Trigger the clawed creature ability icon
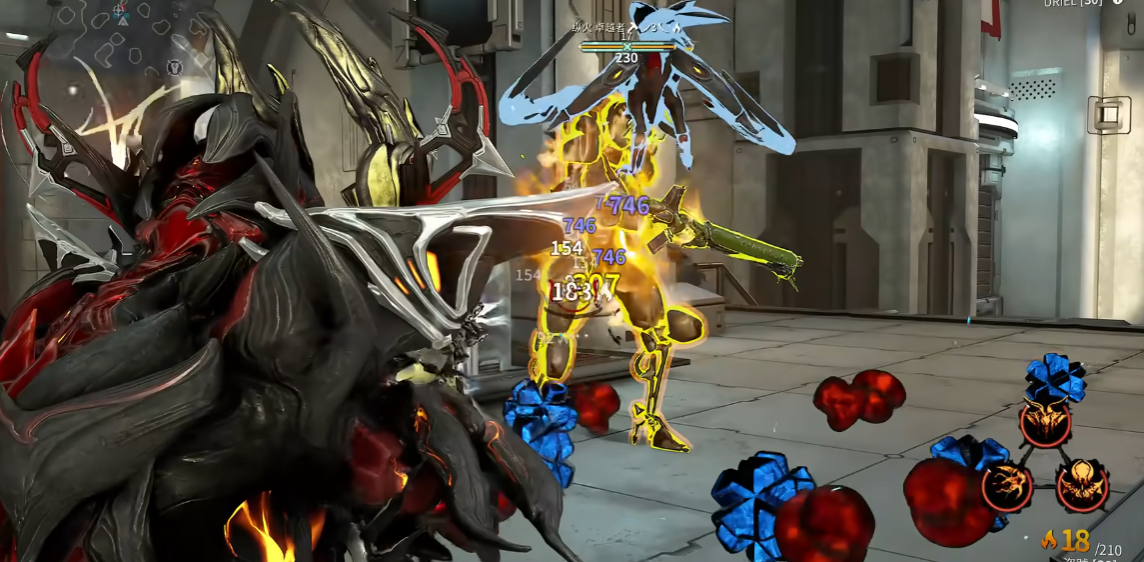This screenshot has height=562, width=1144. [1007, 486]
